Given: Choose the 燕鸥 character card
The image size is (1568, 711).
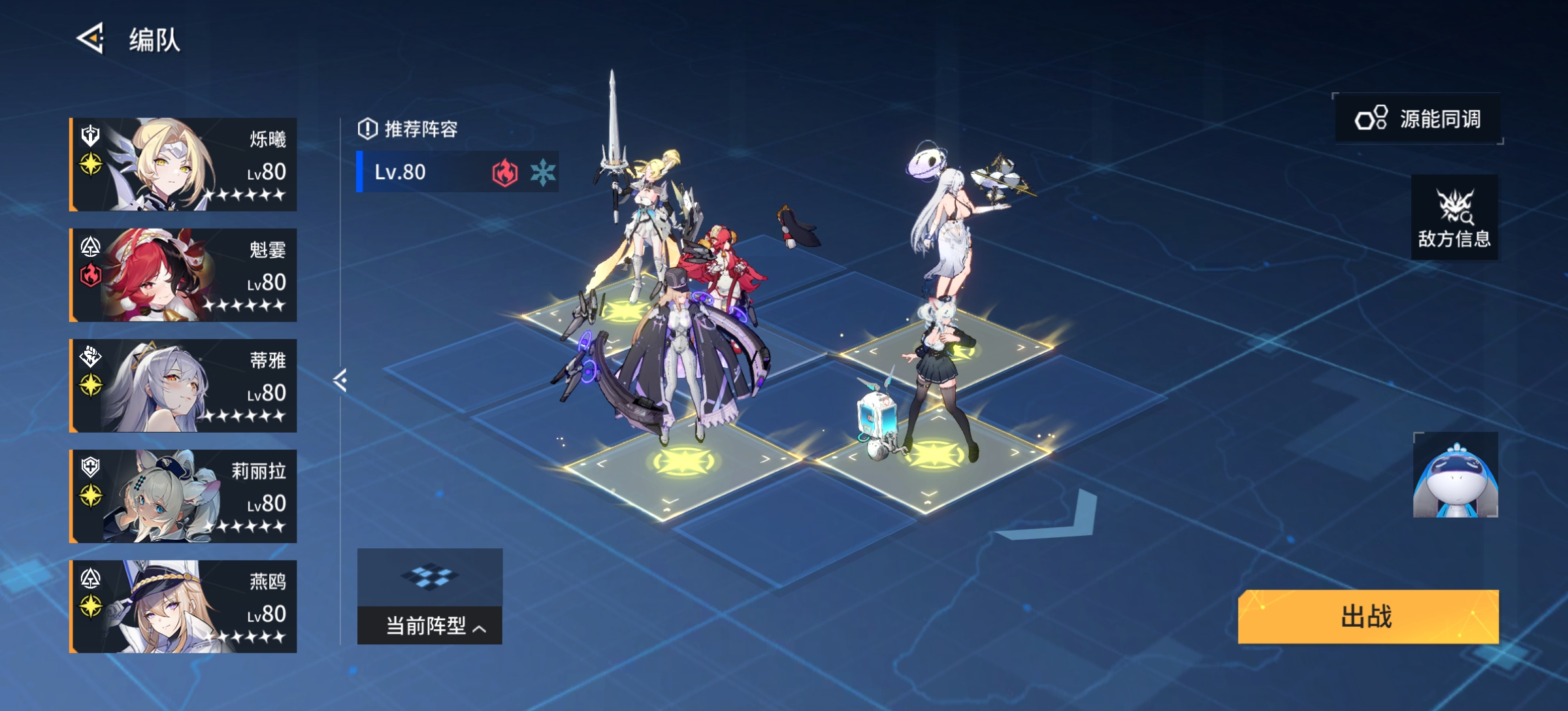Looking at the screenshot, I should click(x=184, y=606).
